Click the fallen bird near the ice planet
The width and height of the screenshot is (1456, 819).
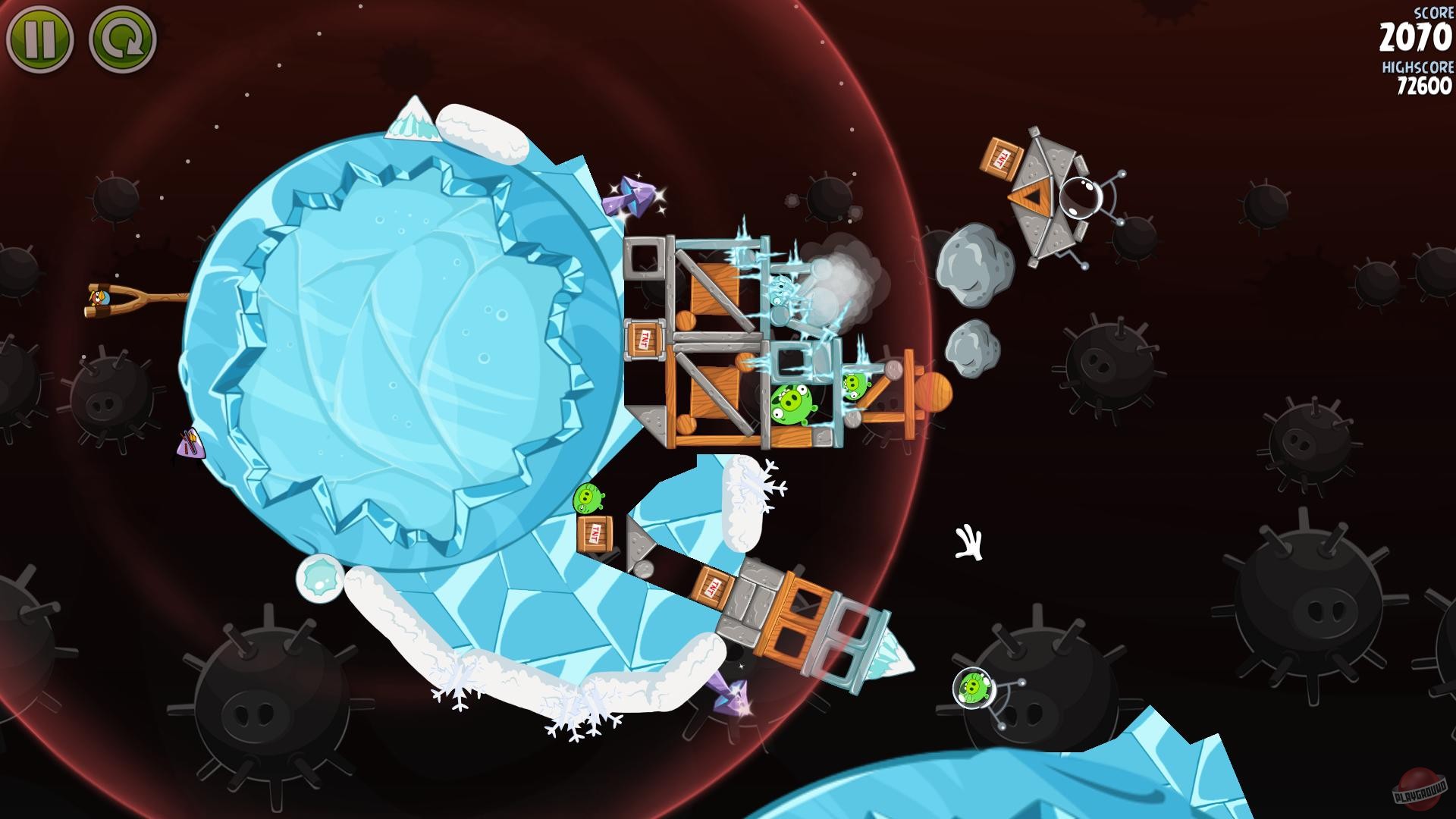pyautogui.click(x=192, y=444)
